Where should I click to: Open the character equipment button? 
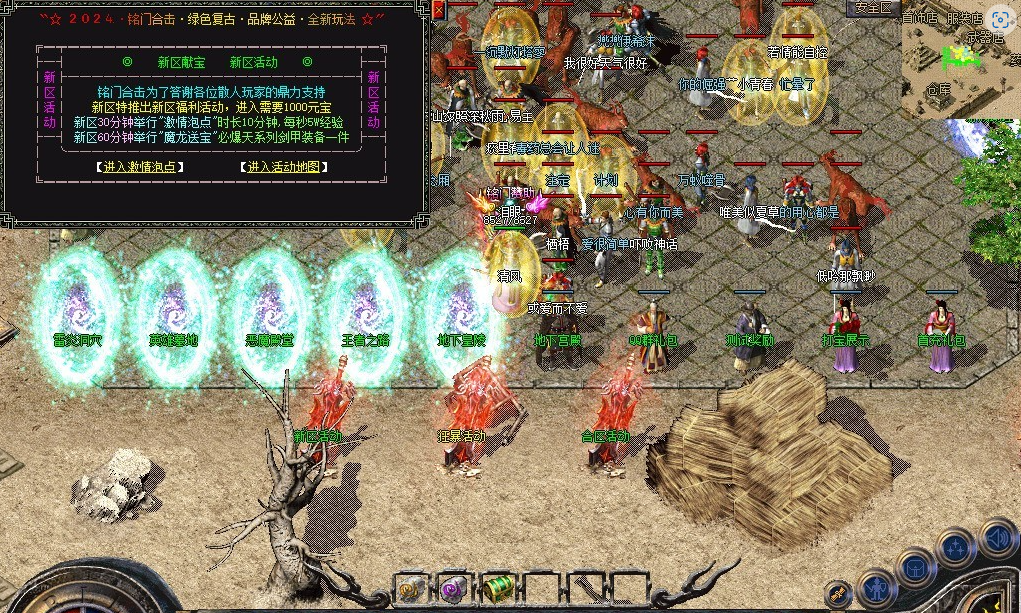877,588
